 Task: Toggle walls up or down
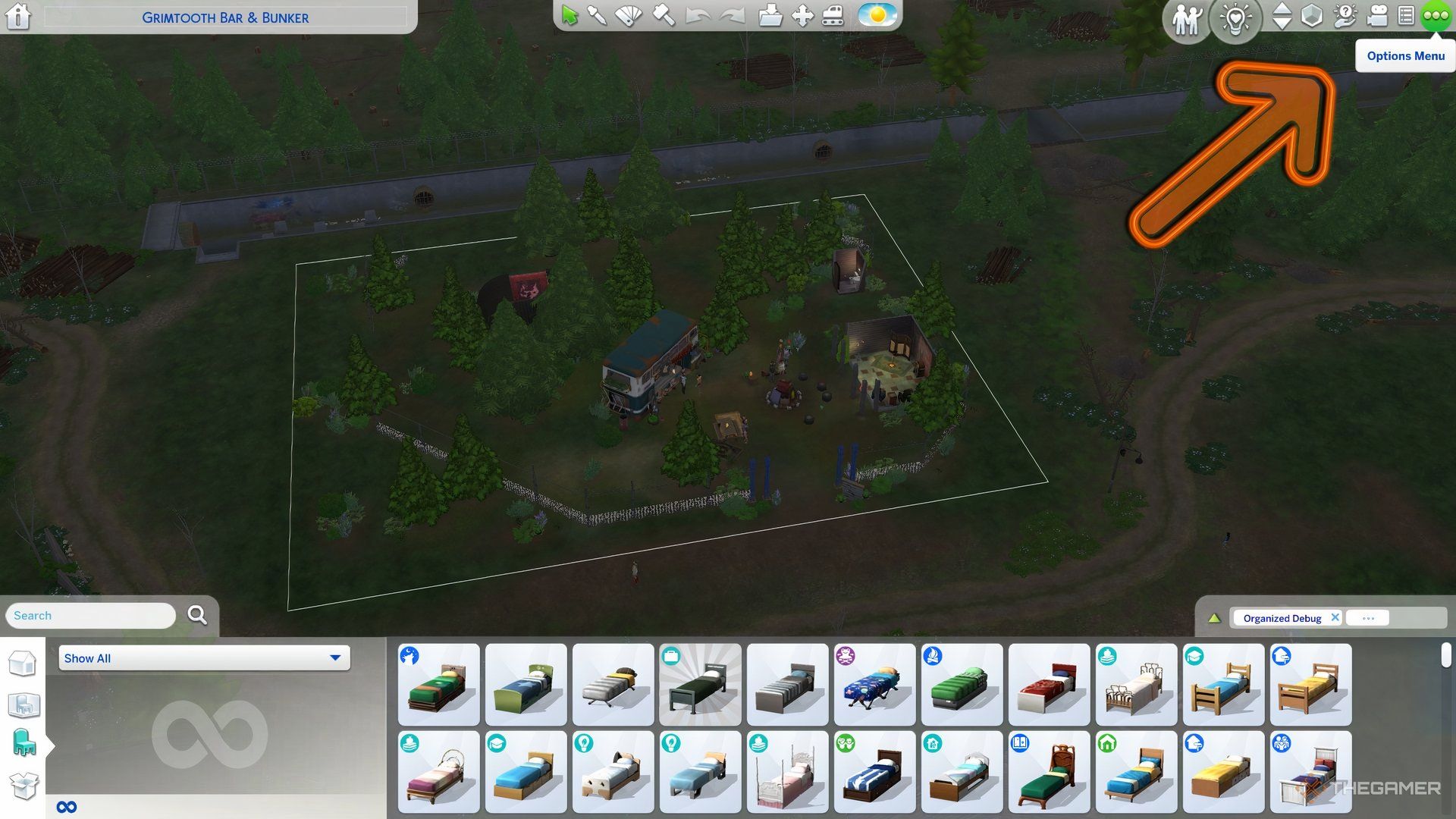[x=1282, y=15]
